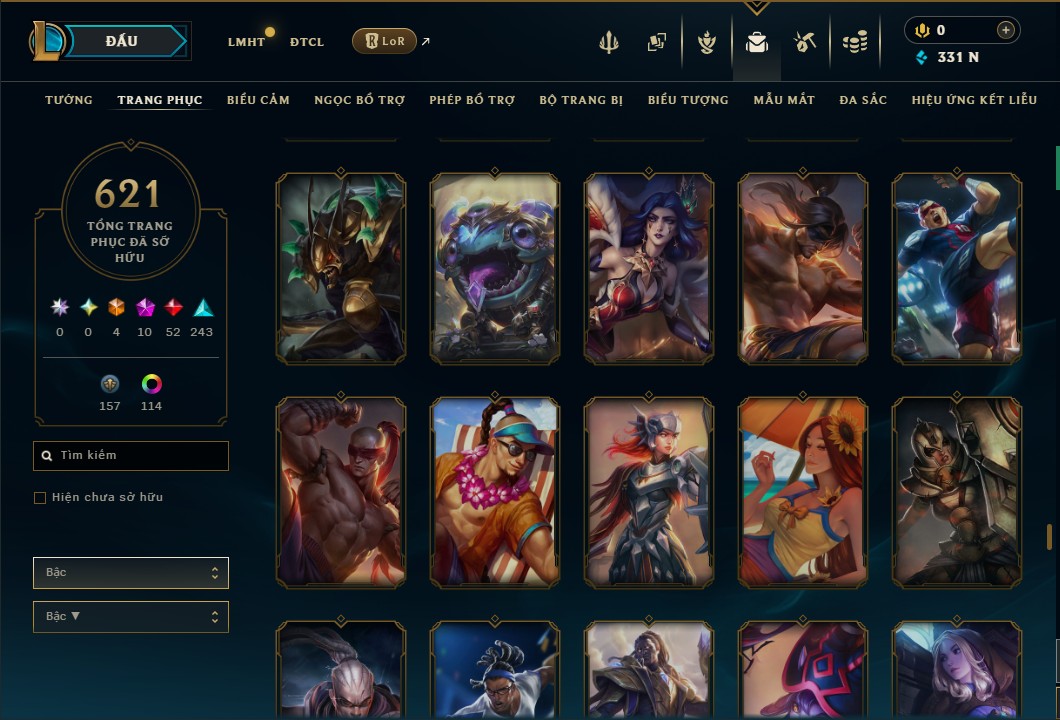Open the NGỌC BỔ TRỢ tab
The width and height of the screenshot is (1060, 720).
tap(359, 100)
